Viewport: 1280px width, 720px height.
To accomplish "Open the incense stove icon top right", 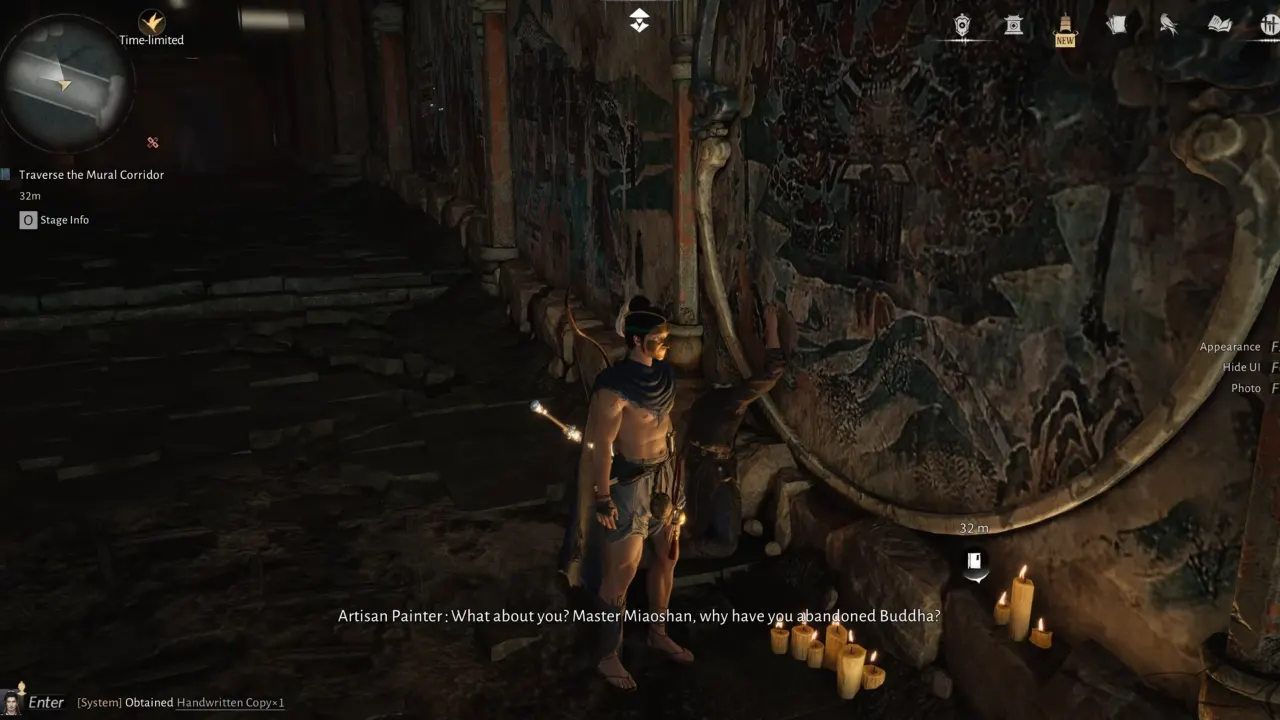I will coord(1013,24).
